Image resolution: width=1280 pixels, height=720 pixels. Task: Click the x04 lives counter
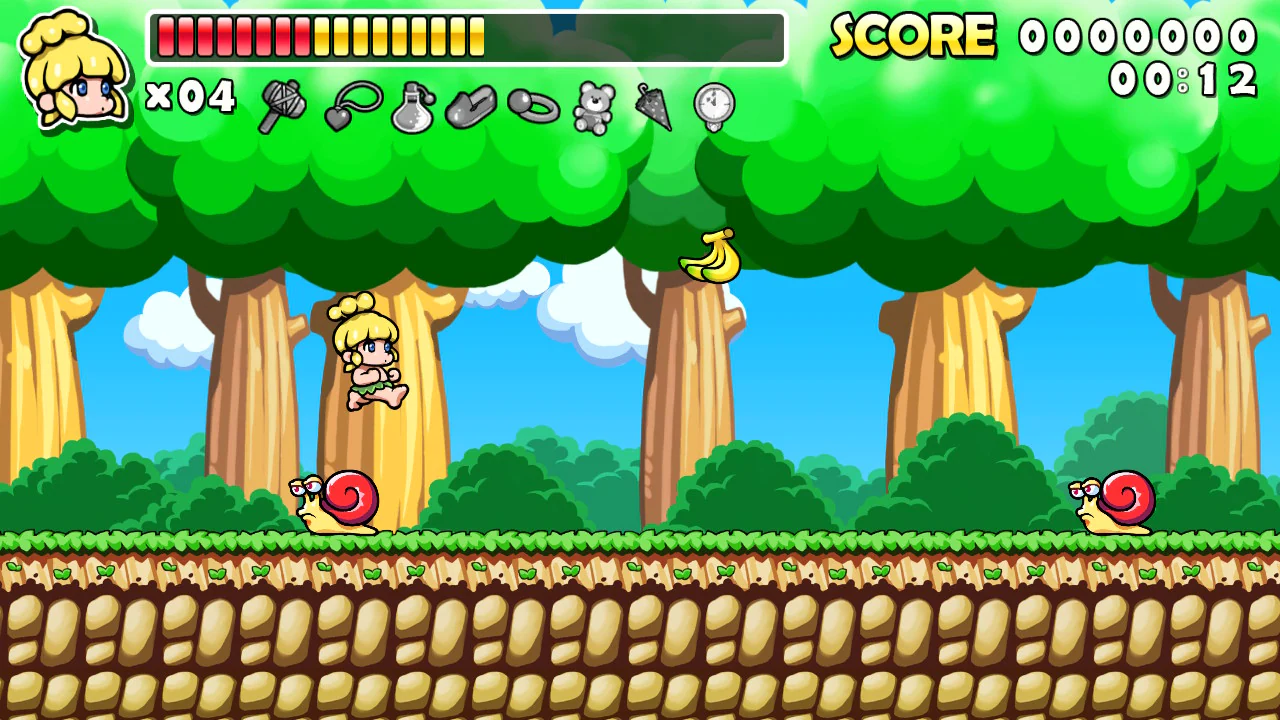[192, 98]
